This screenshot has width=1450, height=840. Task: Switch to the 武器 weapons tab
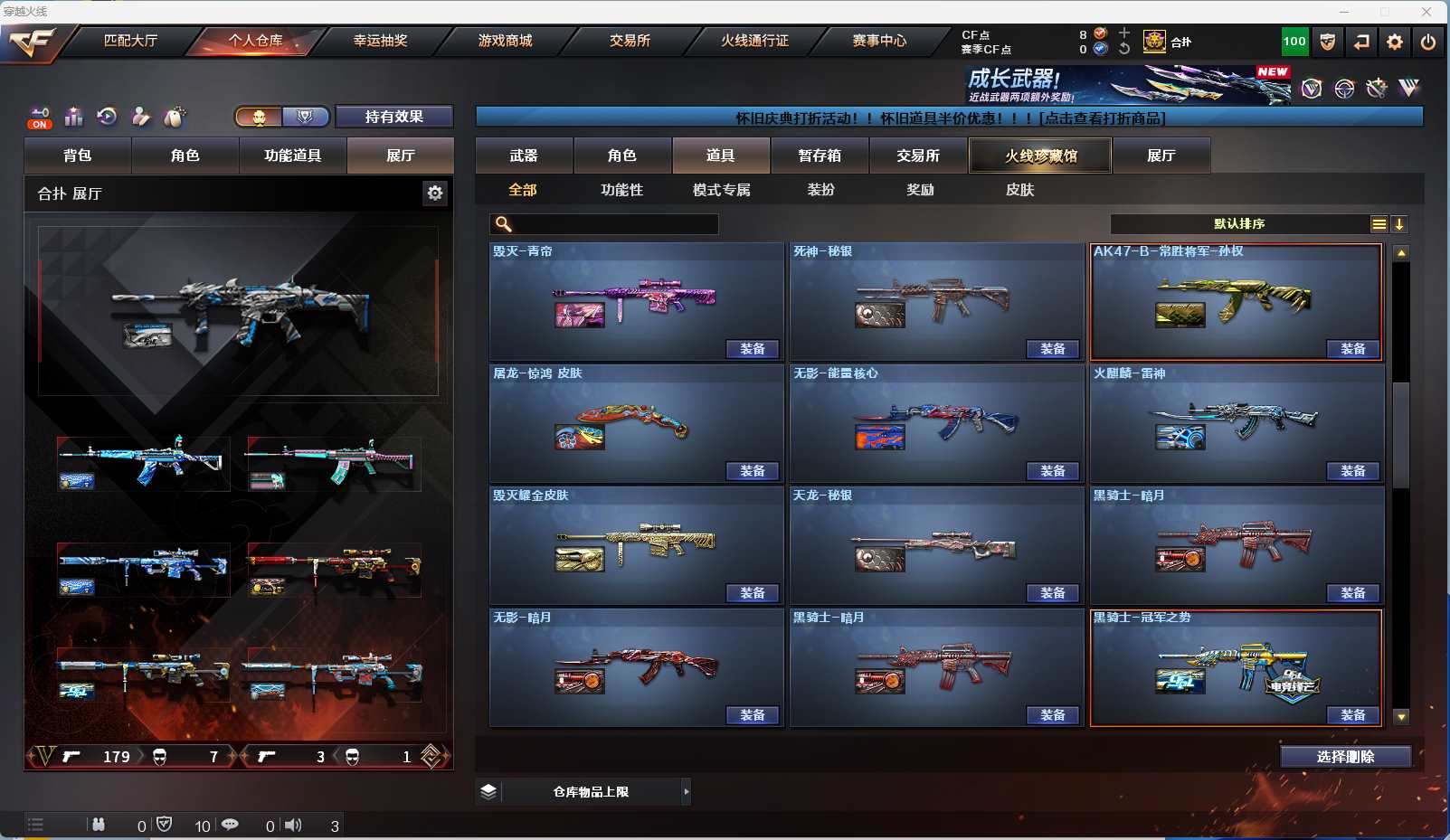pos(524,156)
